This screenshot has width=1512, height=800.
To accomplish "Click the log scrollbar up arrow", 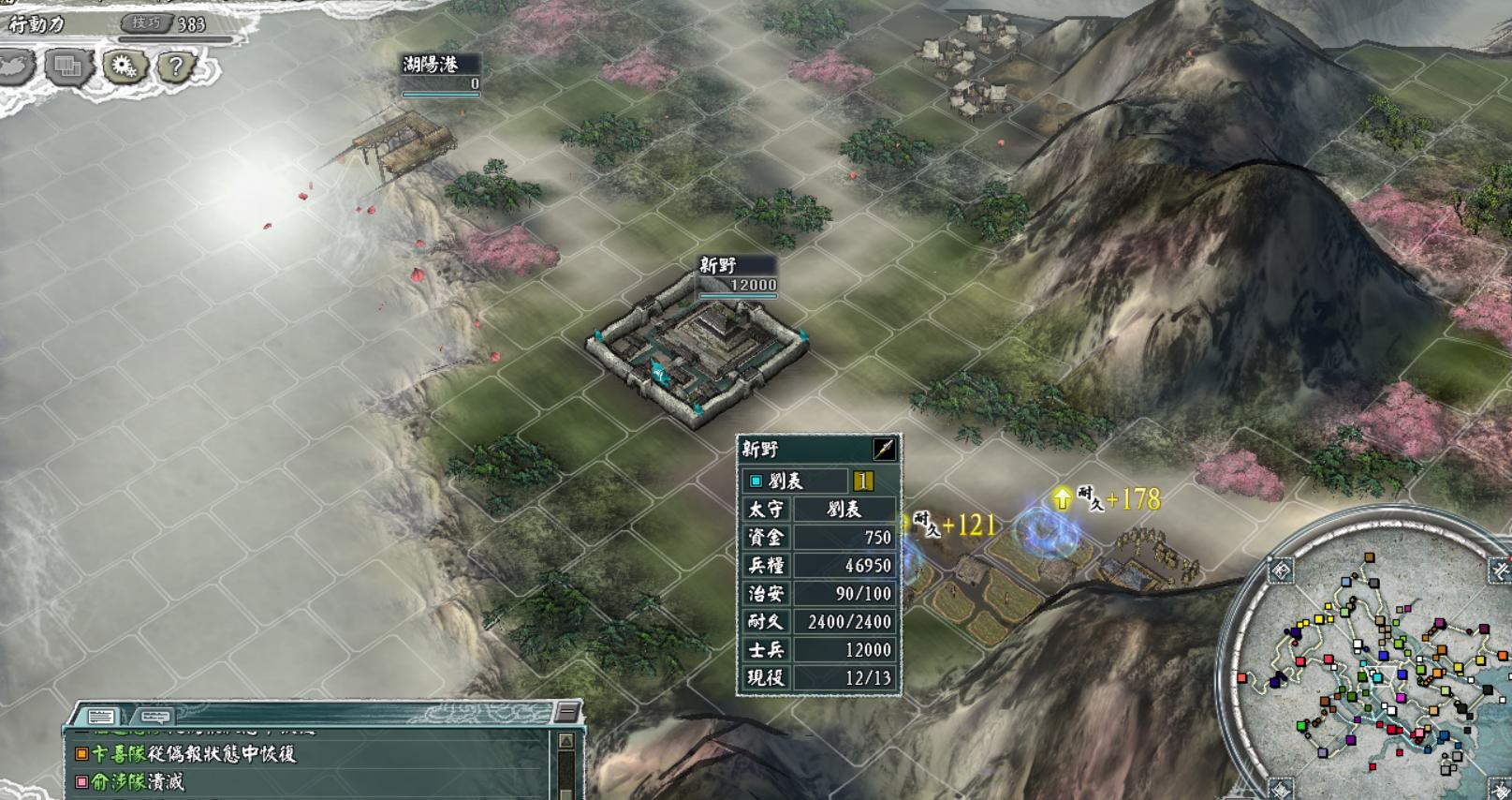I will pos(565,742).
